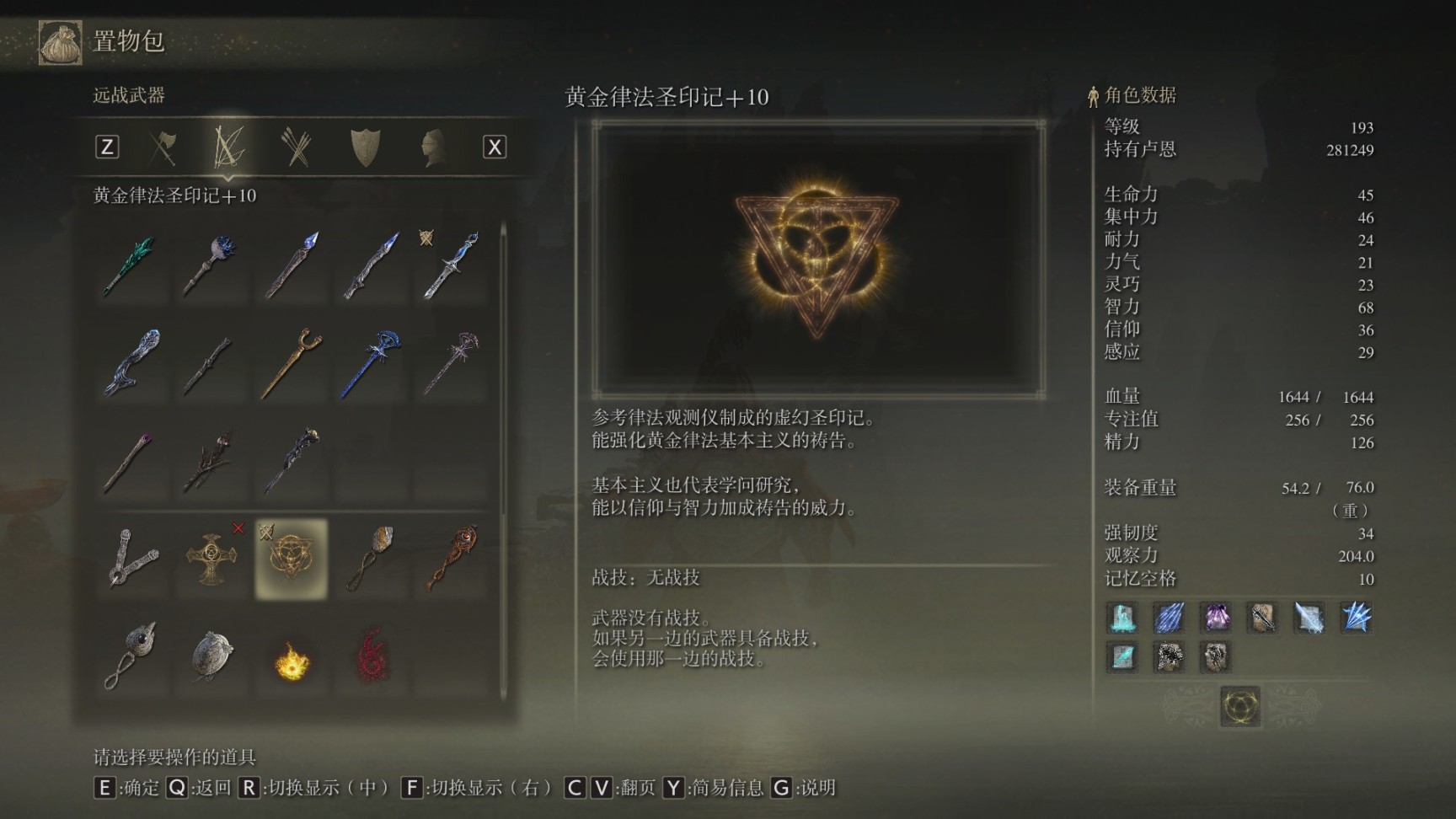This screenshot has height=819, width=1456.
Task: Switch to the shields tab
Action: [x=365, y=147]
